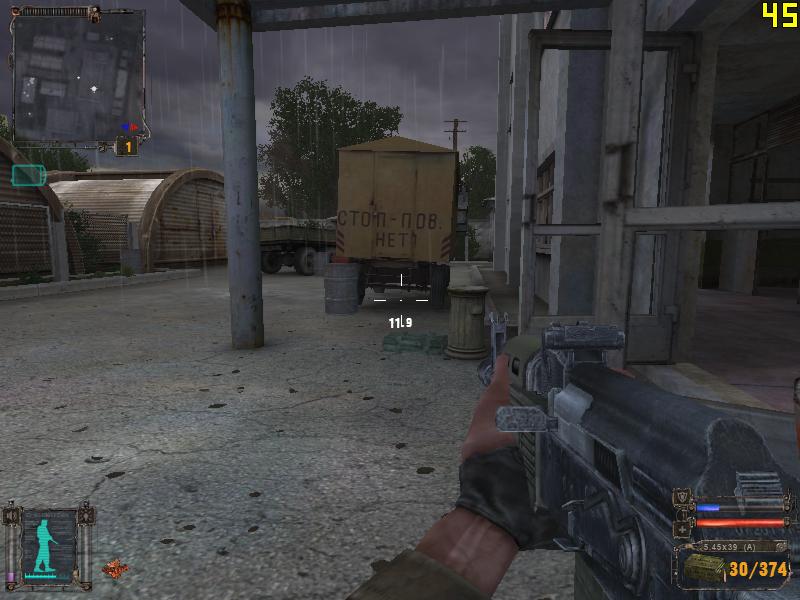The height and width of the screenshot is (600, 800).
Task: Select the teal battery indicator icon
Action: [x=28, y=175]
